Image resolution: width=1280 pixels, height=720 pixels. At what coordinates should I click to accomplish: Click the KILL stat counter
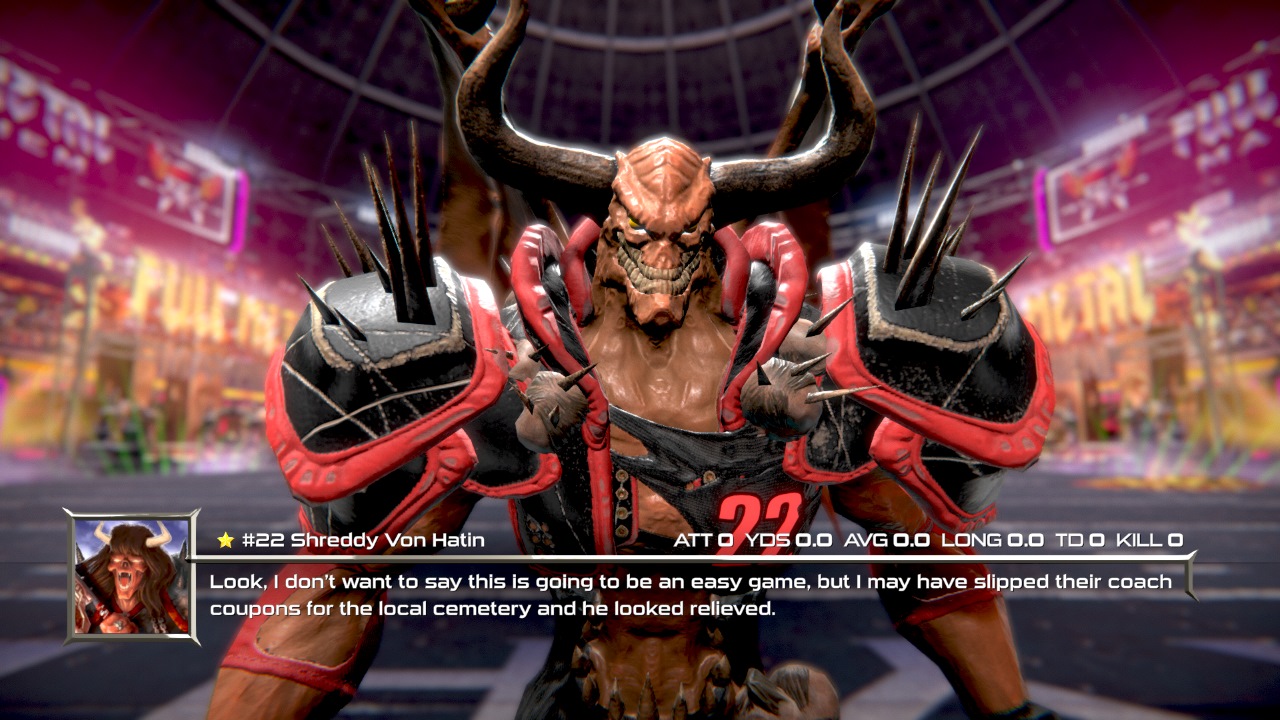1135,540
